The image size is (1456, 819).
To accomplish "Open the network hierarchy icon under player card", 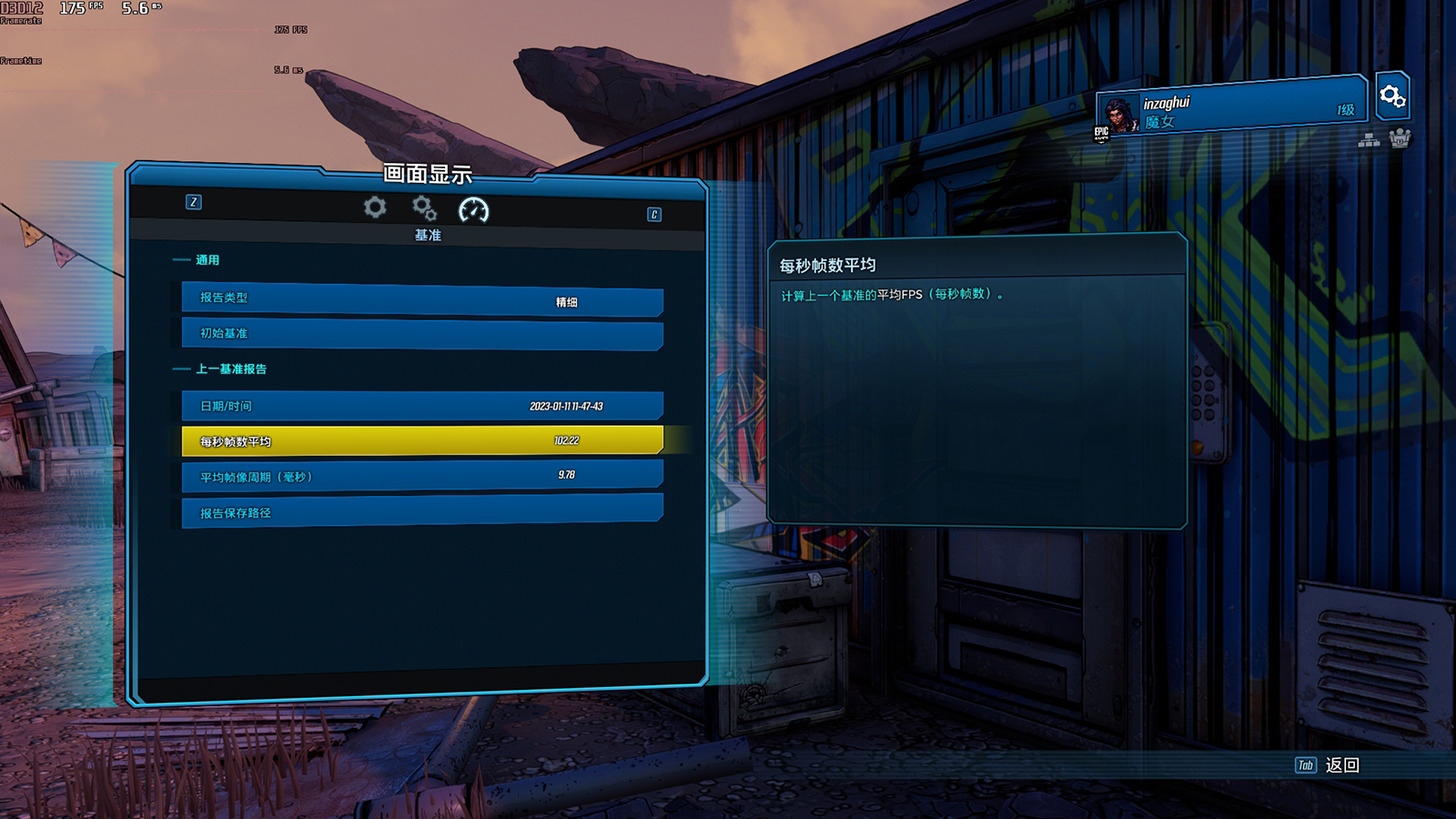I will click(1369, 139).
